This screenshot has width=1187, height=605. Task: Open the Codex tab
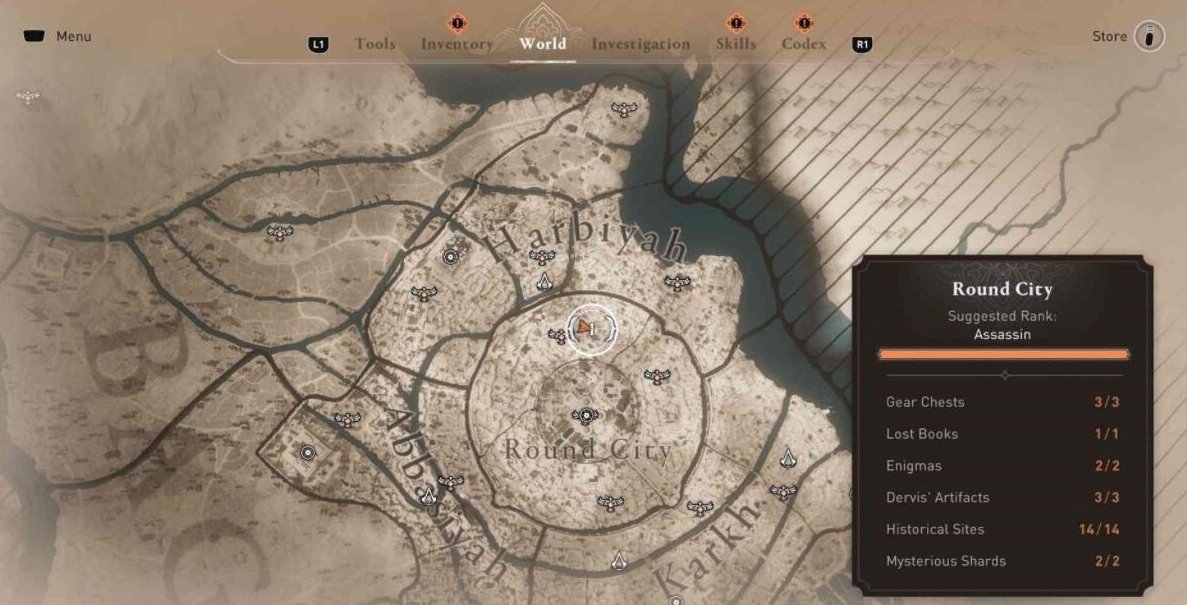tap(804, 44)
